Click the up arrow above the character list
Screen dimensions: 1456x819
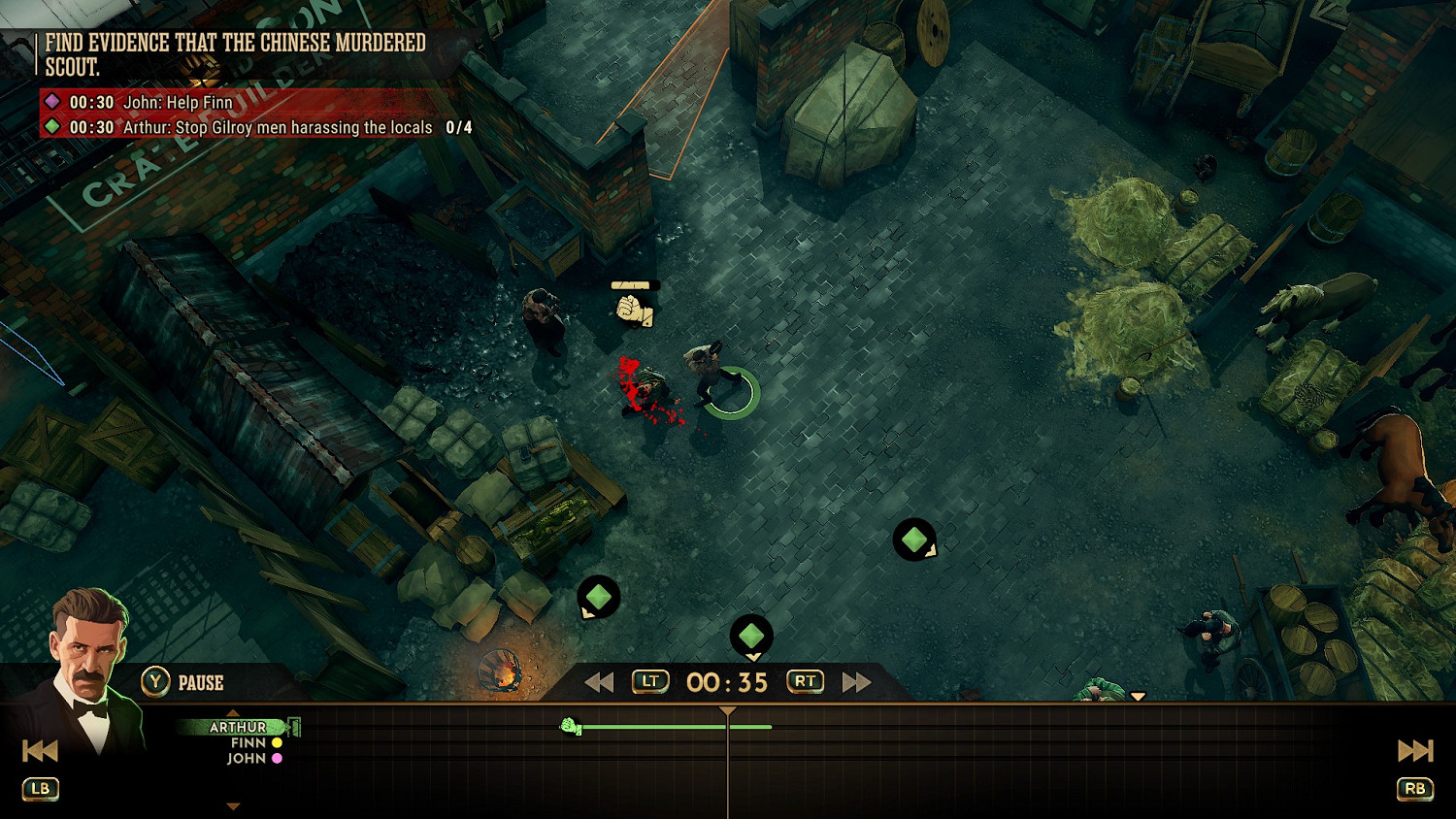tap(233, 712)
